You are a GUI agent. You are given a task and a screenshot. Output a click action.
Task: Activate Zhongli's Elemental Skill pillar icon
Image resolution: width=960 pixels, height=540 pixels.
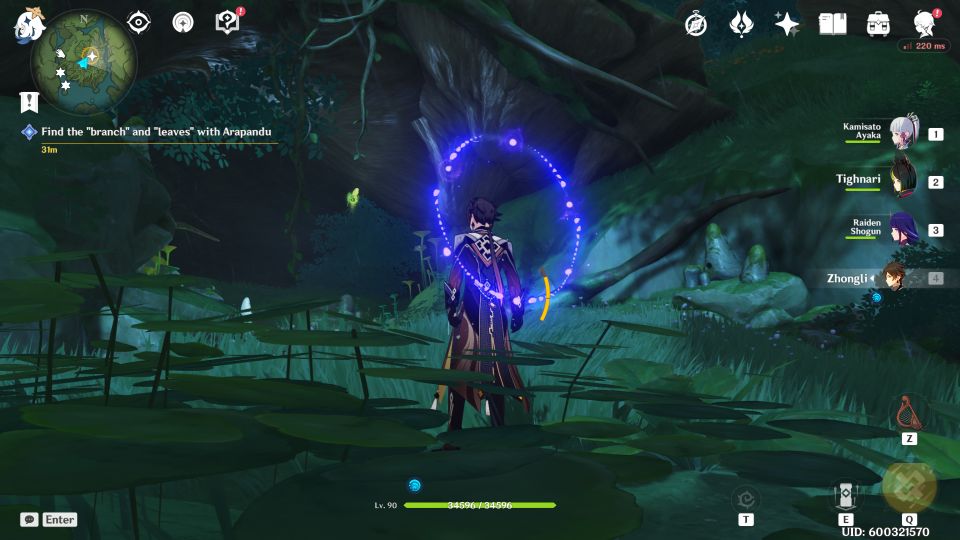point(845,493)
